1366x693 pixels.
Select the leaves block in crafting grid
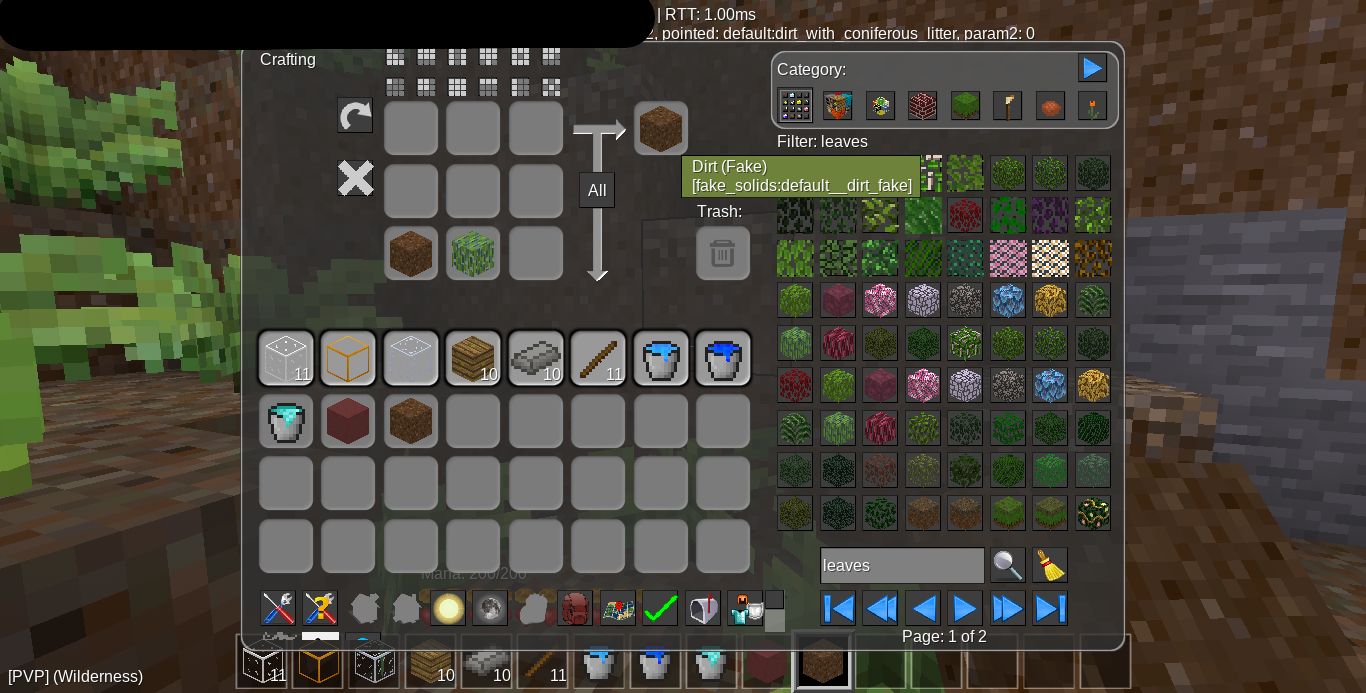click(x=473, y=253)
